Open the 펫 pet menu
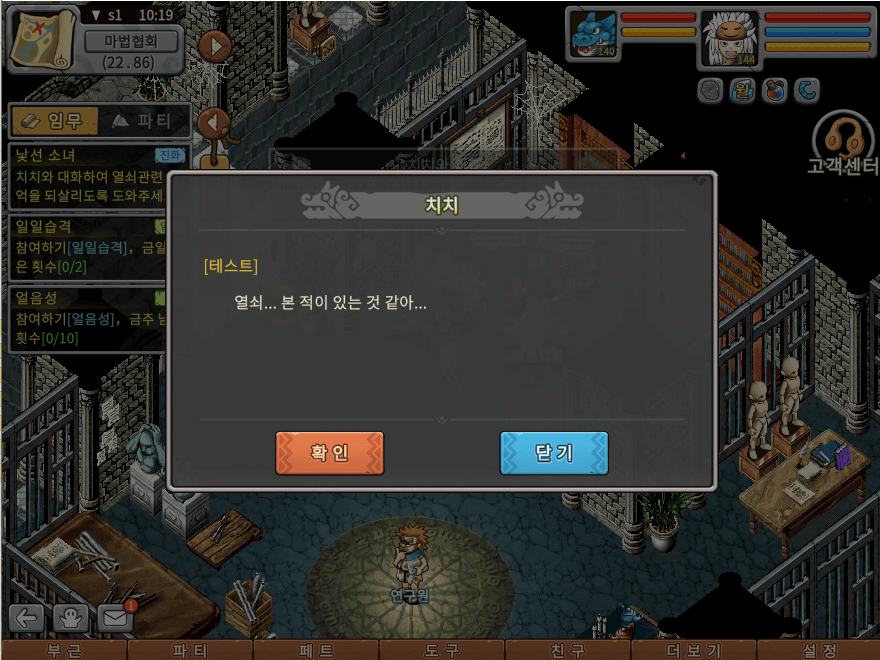The width and height of the screenshot is (880, 660). pyautogui.click(x=316, y=650)
